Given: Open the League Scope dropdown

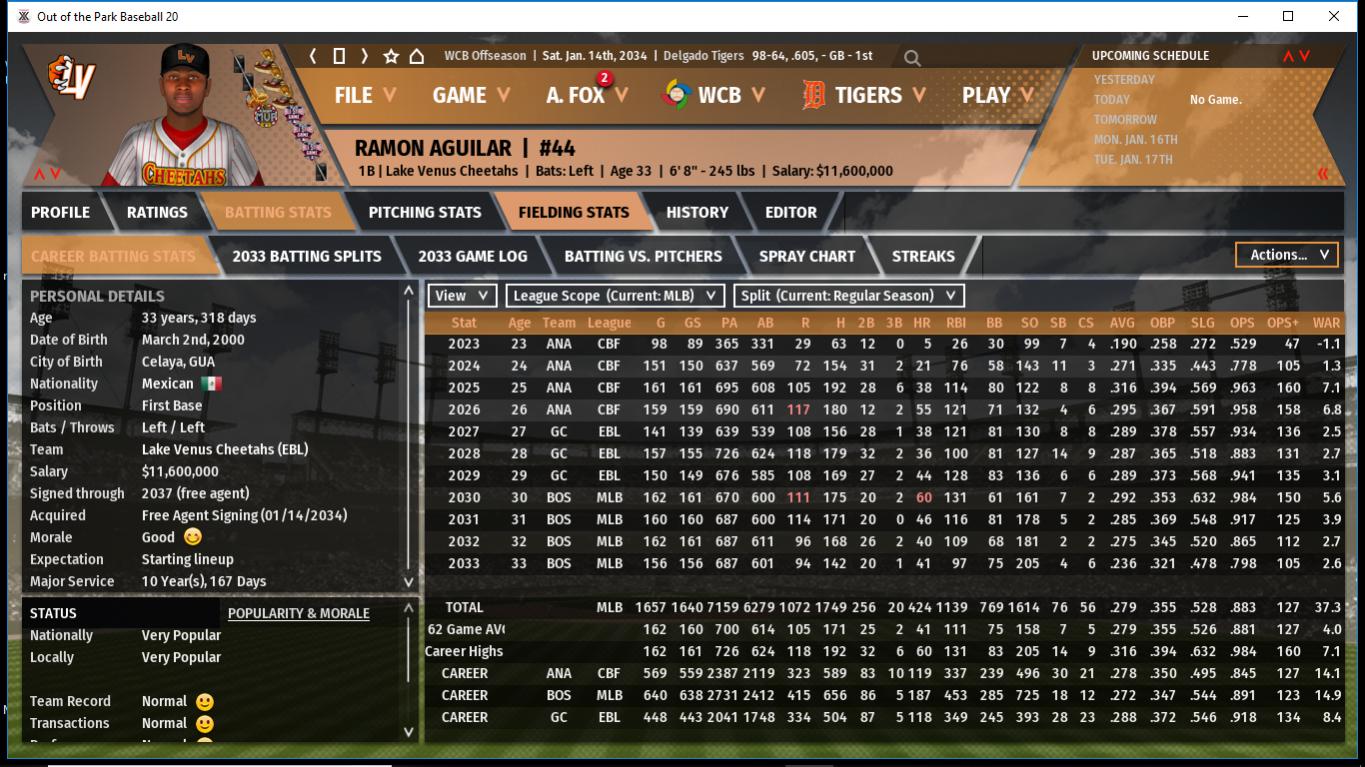Looking at the screenshot, I should pyautogui.click(x=614, y=295).
